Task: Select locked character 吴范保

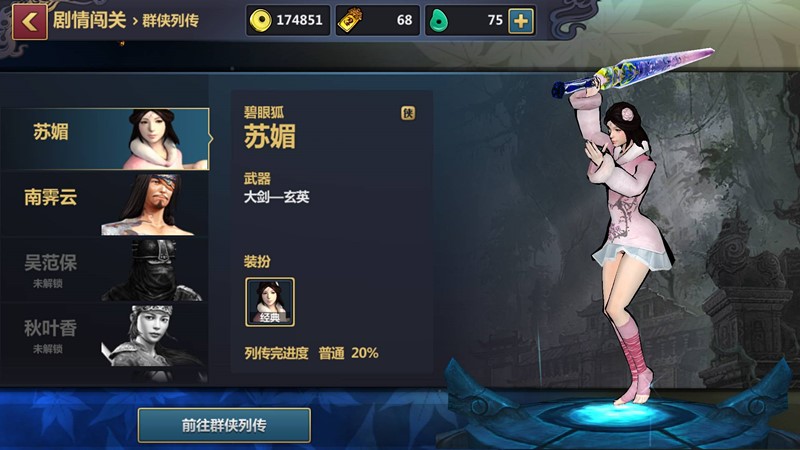Action: coord(105,270)
